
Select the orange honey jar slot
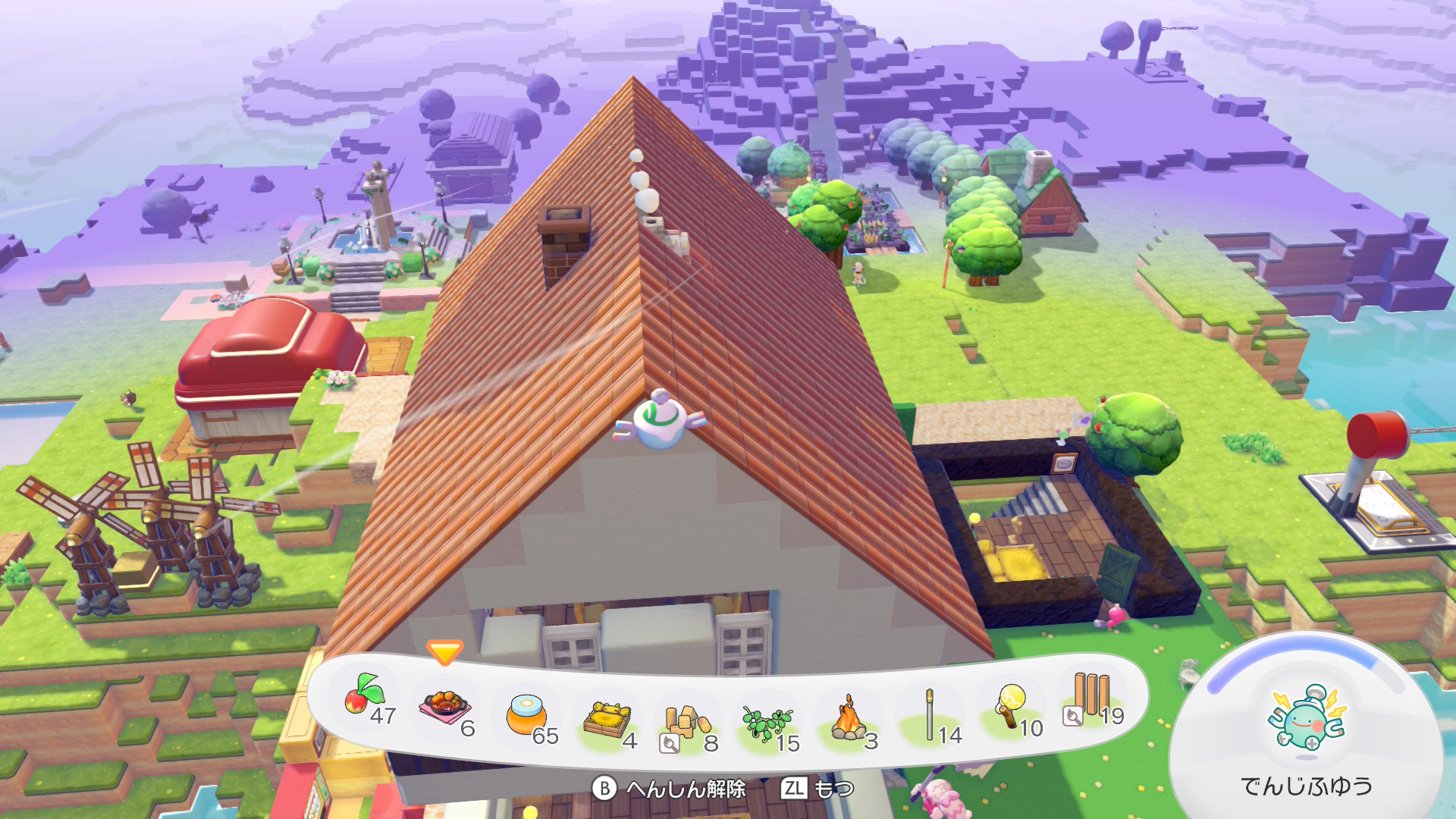pyautogui.click(x=526, y=714)
